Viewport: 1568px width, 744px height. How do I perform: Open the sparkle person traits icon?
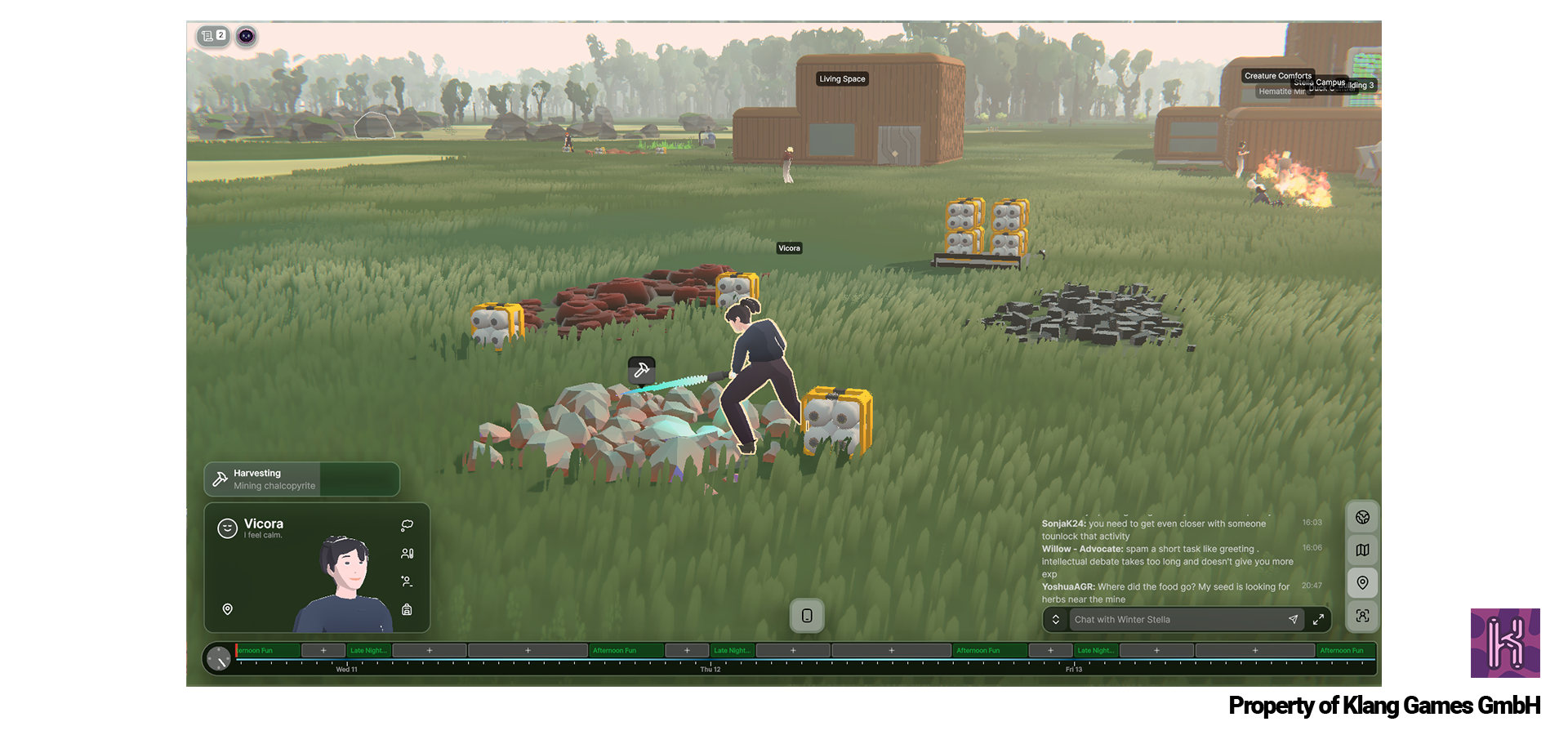tap(407, 581)
